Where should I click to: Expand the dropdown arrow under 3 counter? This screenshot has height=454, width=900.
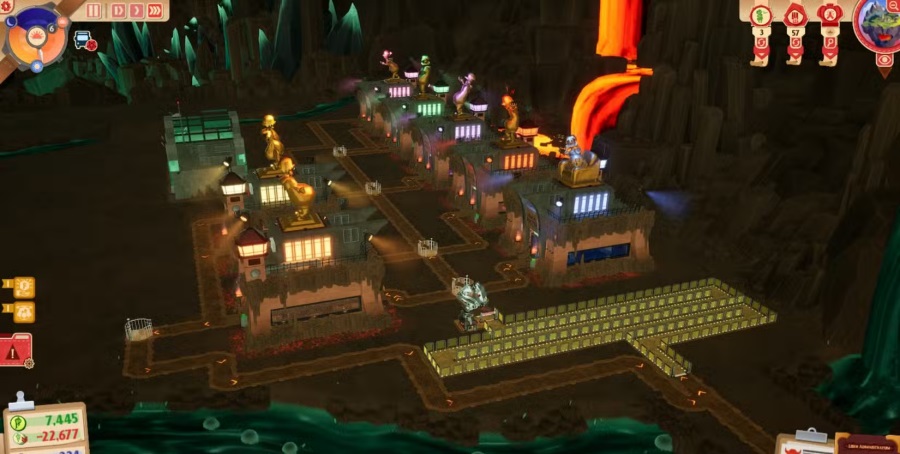tap(760, 55)
